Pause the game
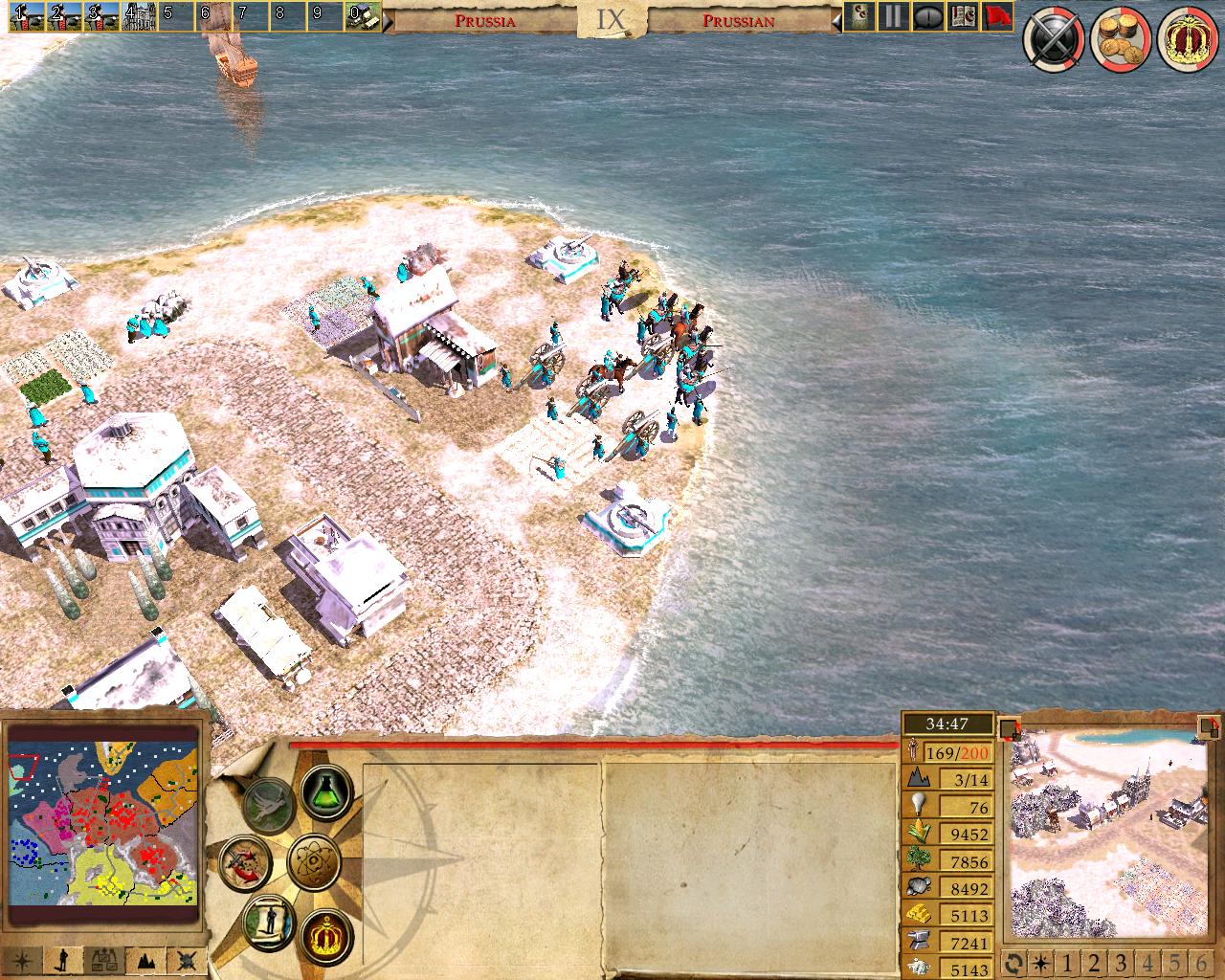The height and width of the screenshot is (980, 1225). click(893, 16)
